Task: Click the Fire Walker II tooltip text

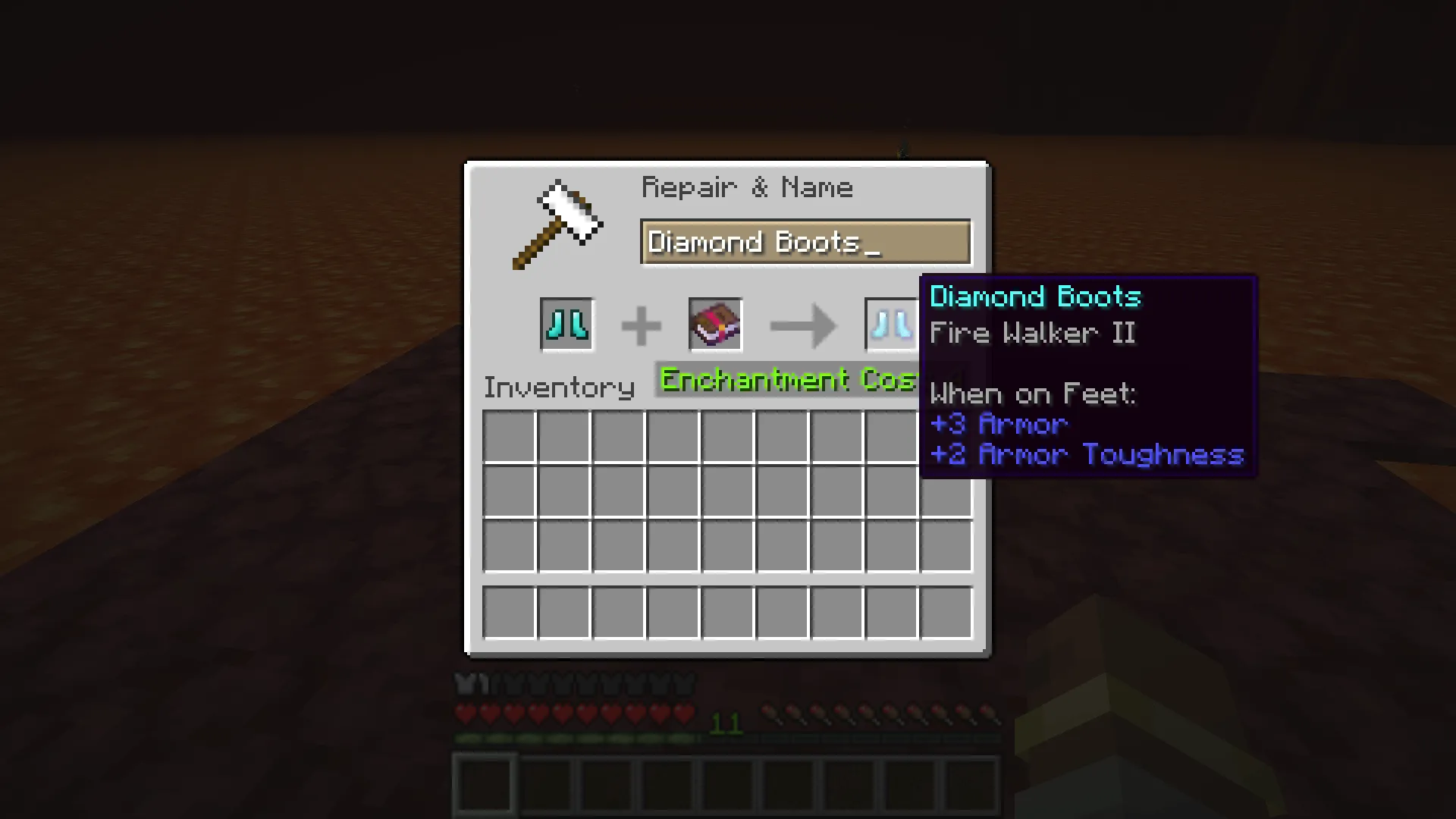Action: (1032, 334)
